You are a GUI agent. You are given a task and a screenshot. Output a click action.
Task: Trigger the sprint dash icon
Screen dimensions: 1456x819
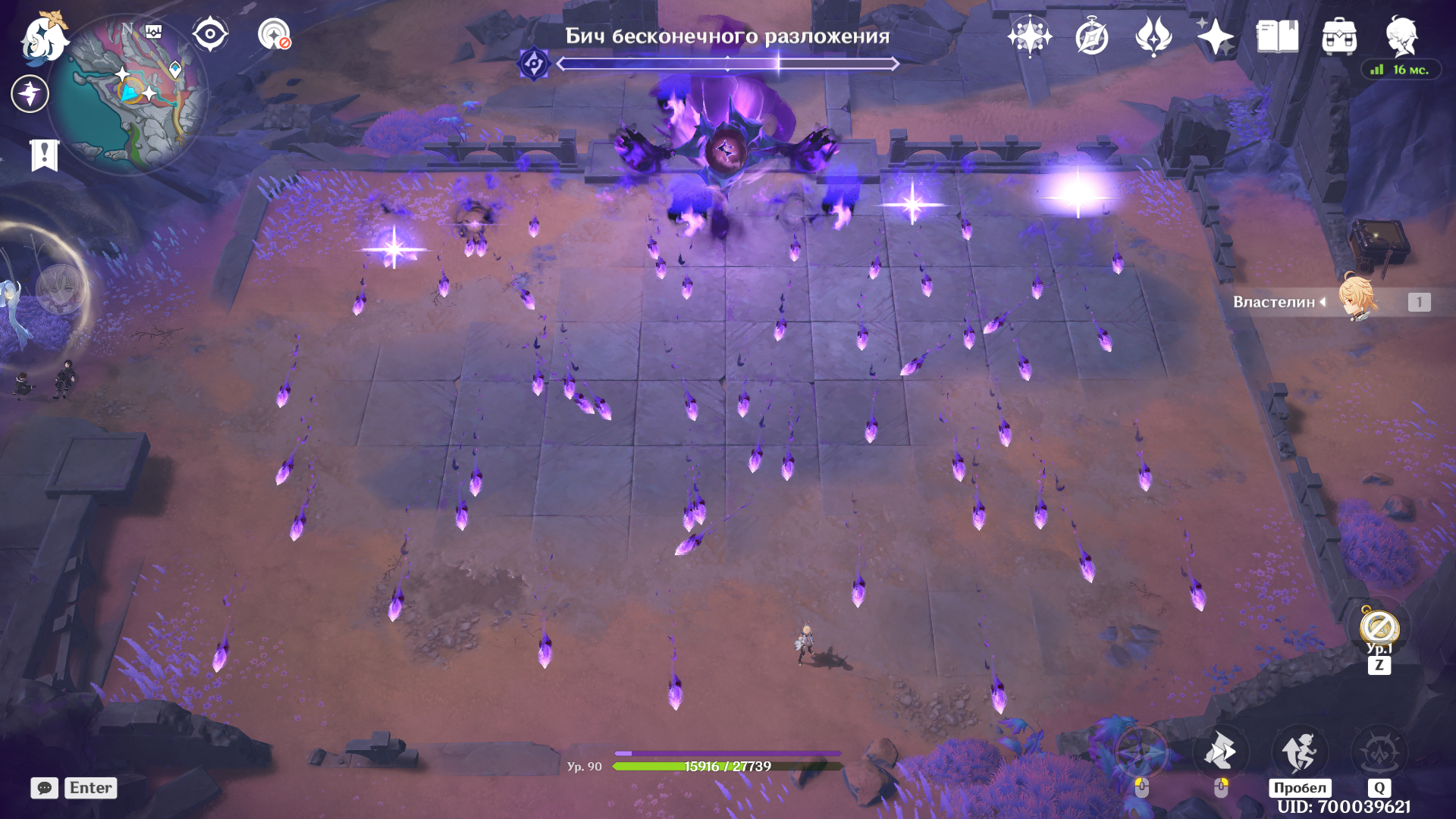pos(1220,752)
